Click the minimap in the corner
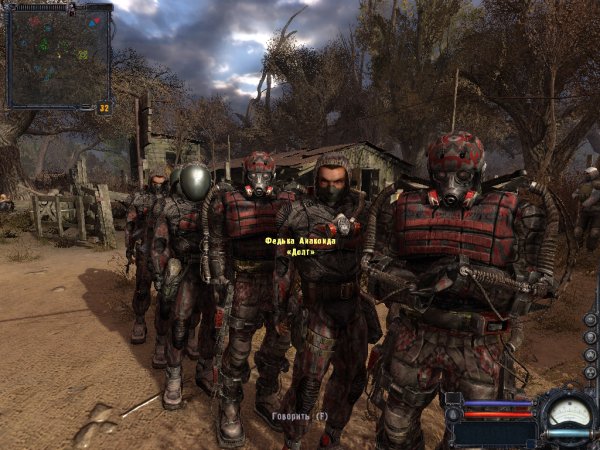Image resolution: width=600 pixels, height=450 pixels. click(56, 56)
